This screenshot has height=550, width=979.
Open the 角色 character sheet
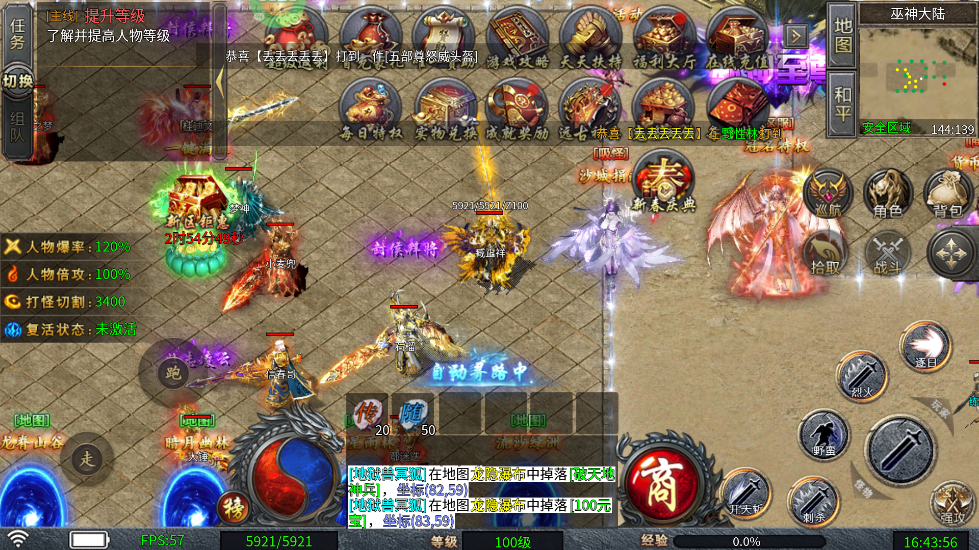pyautogui.click(x=887, y=193)
